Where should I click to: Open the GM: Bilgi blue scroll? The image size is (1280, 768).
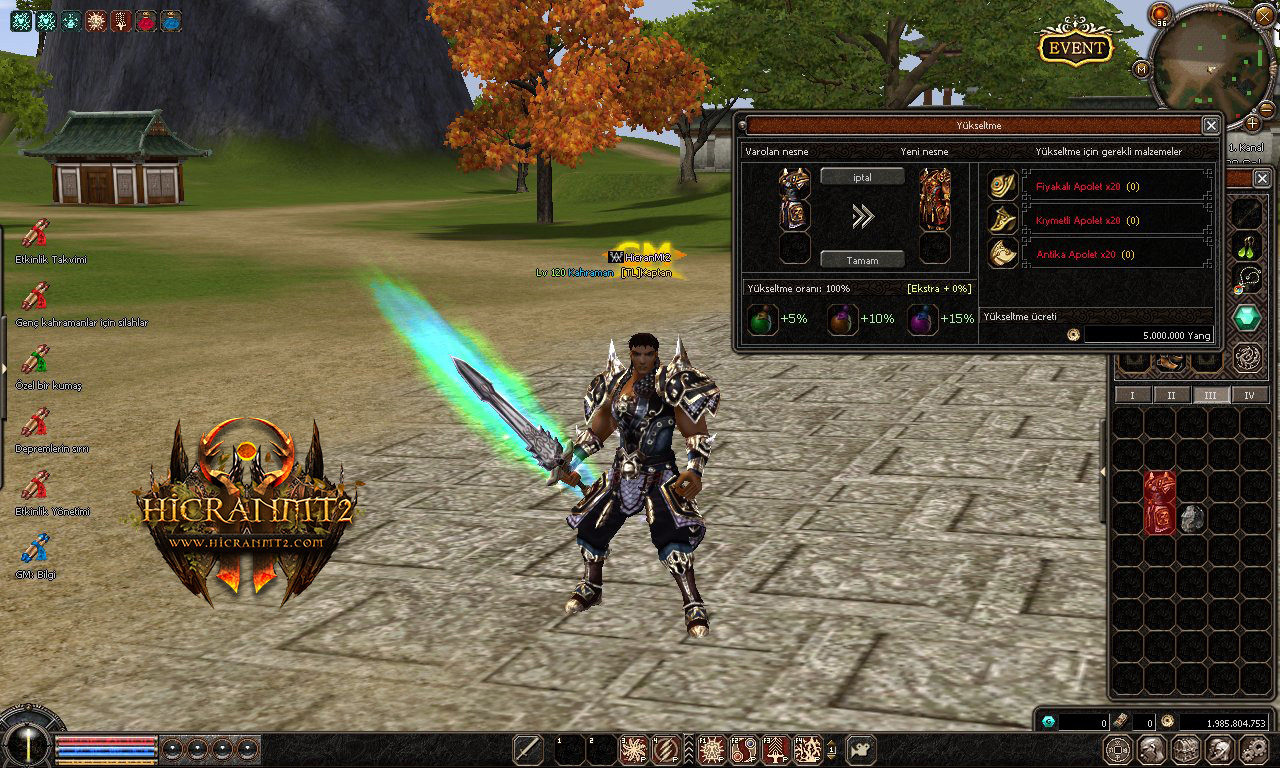(x=35, y=548)
